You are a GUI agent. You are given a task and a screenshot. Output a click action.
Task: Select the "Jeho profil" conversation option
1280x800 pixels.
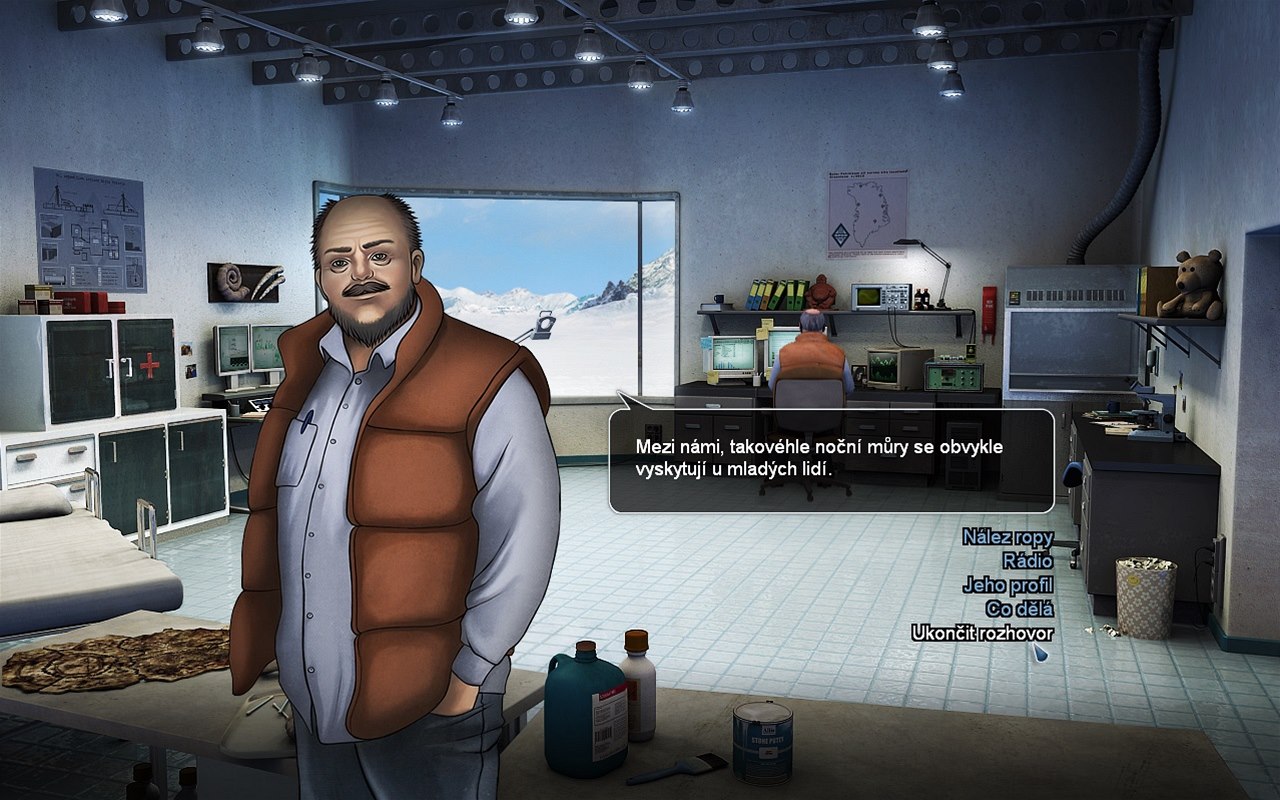[1008, 585]
